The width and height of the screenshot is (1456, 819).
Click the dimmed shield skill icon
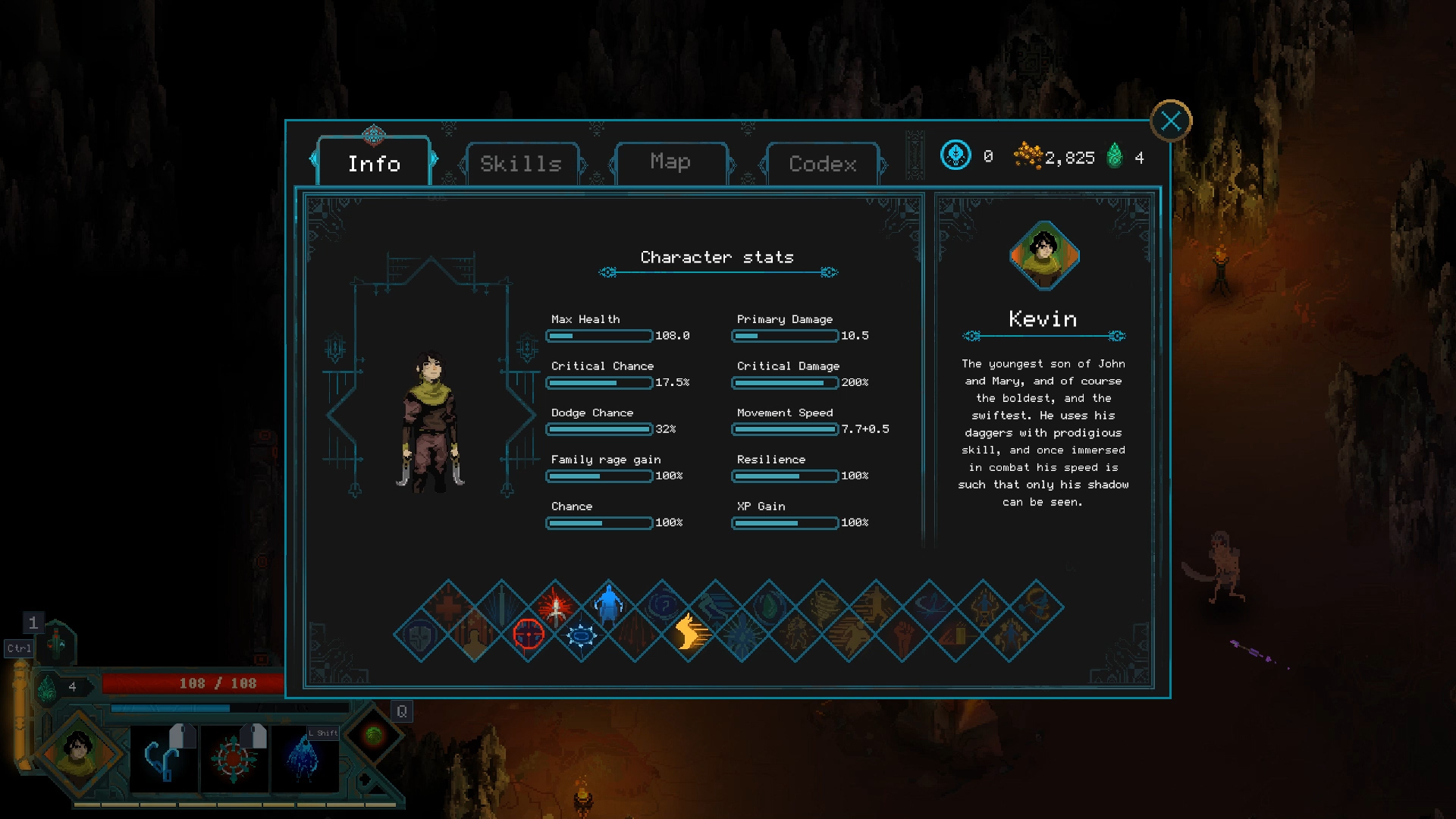pyautogui.click(x=421, y=635)
